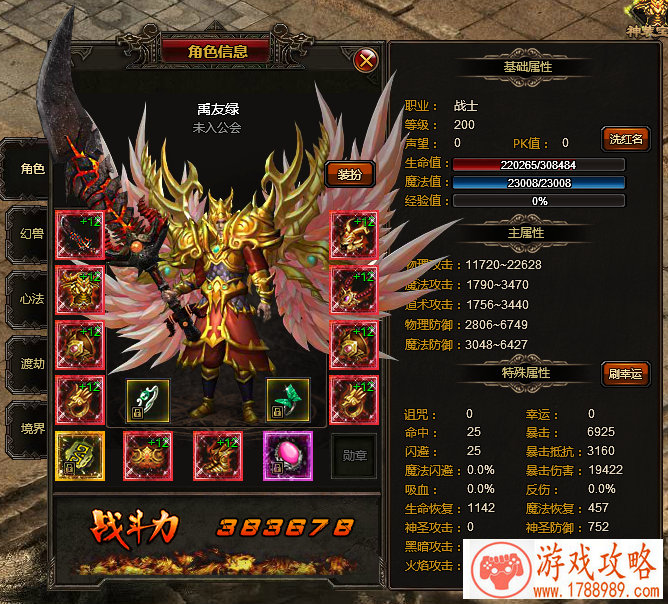Open the 装扮 costume button
The width and height of the screenshot is (668, 604).
(349, 173)
